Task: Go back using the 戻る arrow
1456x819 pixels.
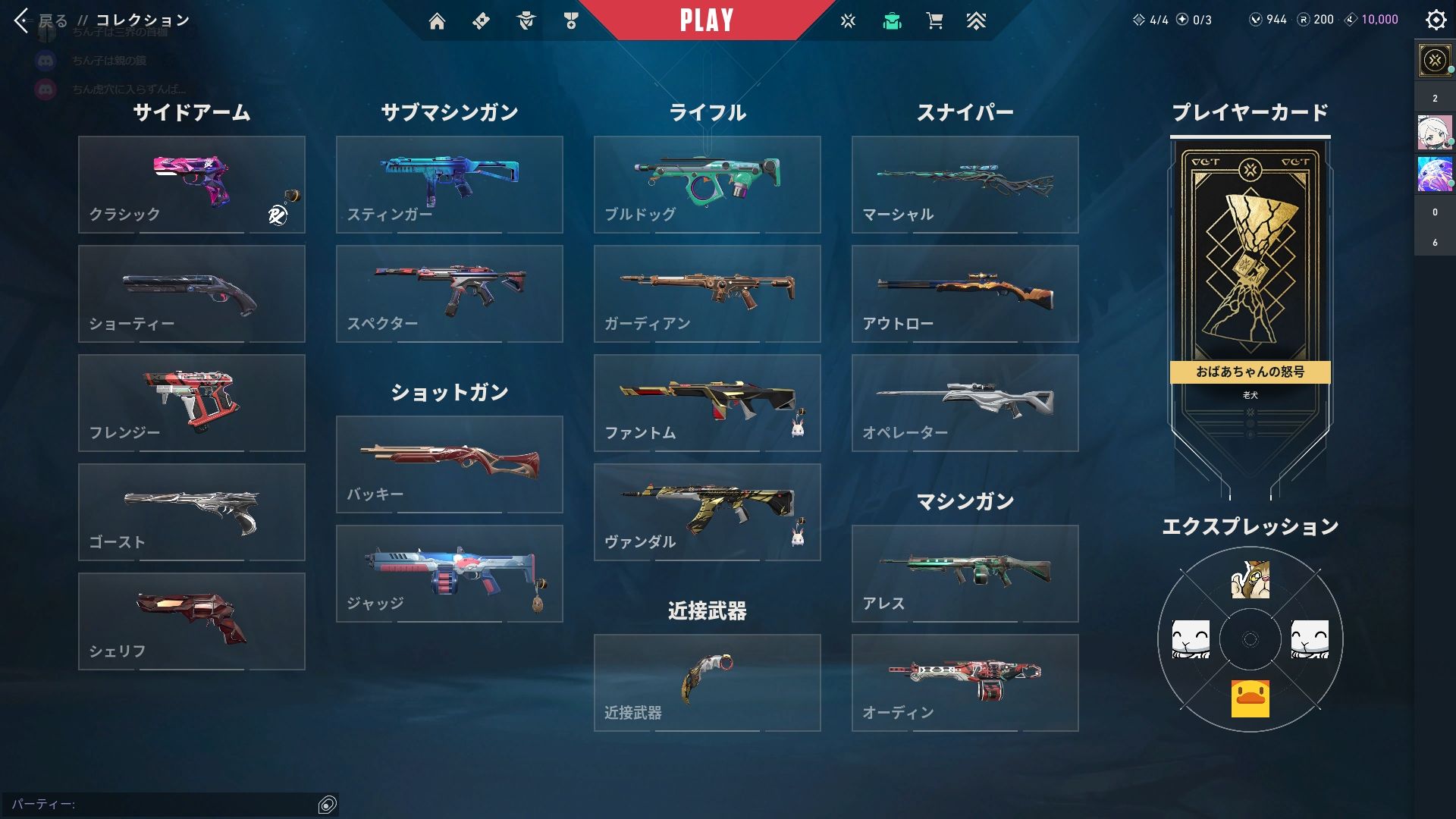Action: (x=23, y=20)
